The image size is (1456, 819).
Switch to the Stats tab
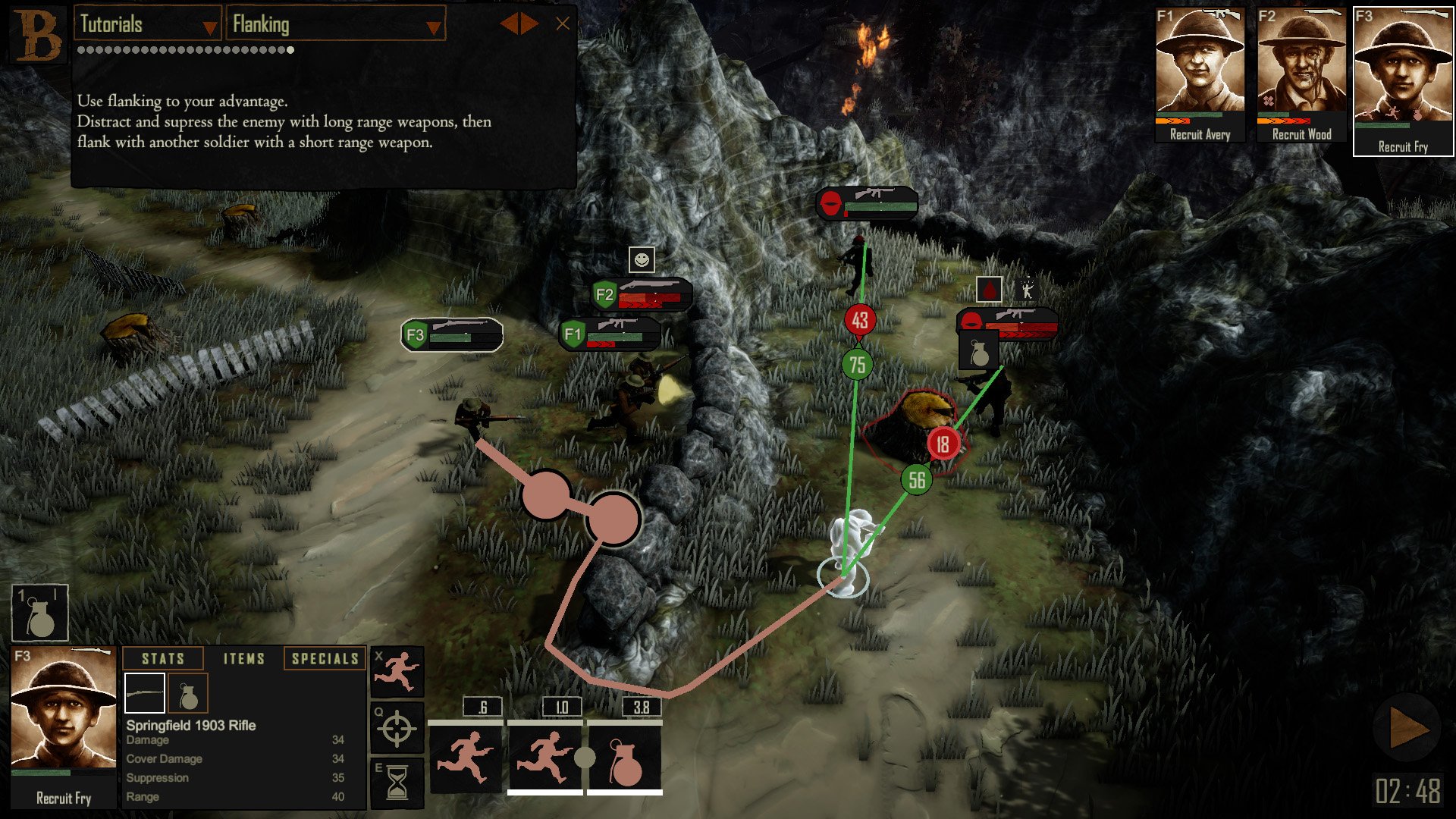163,659
